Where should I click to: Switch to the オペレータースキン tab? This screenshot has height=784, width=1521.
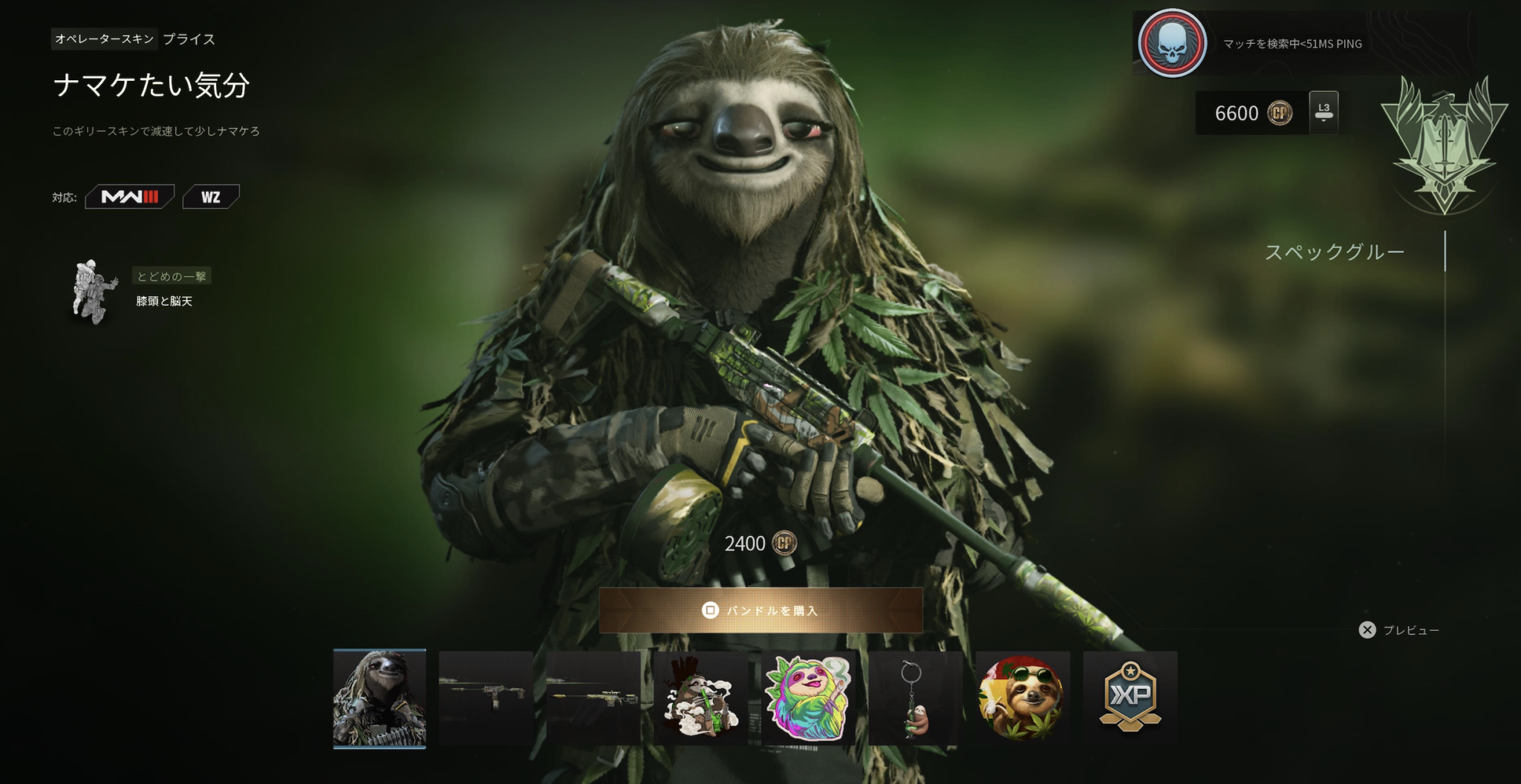105,39
